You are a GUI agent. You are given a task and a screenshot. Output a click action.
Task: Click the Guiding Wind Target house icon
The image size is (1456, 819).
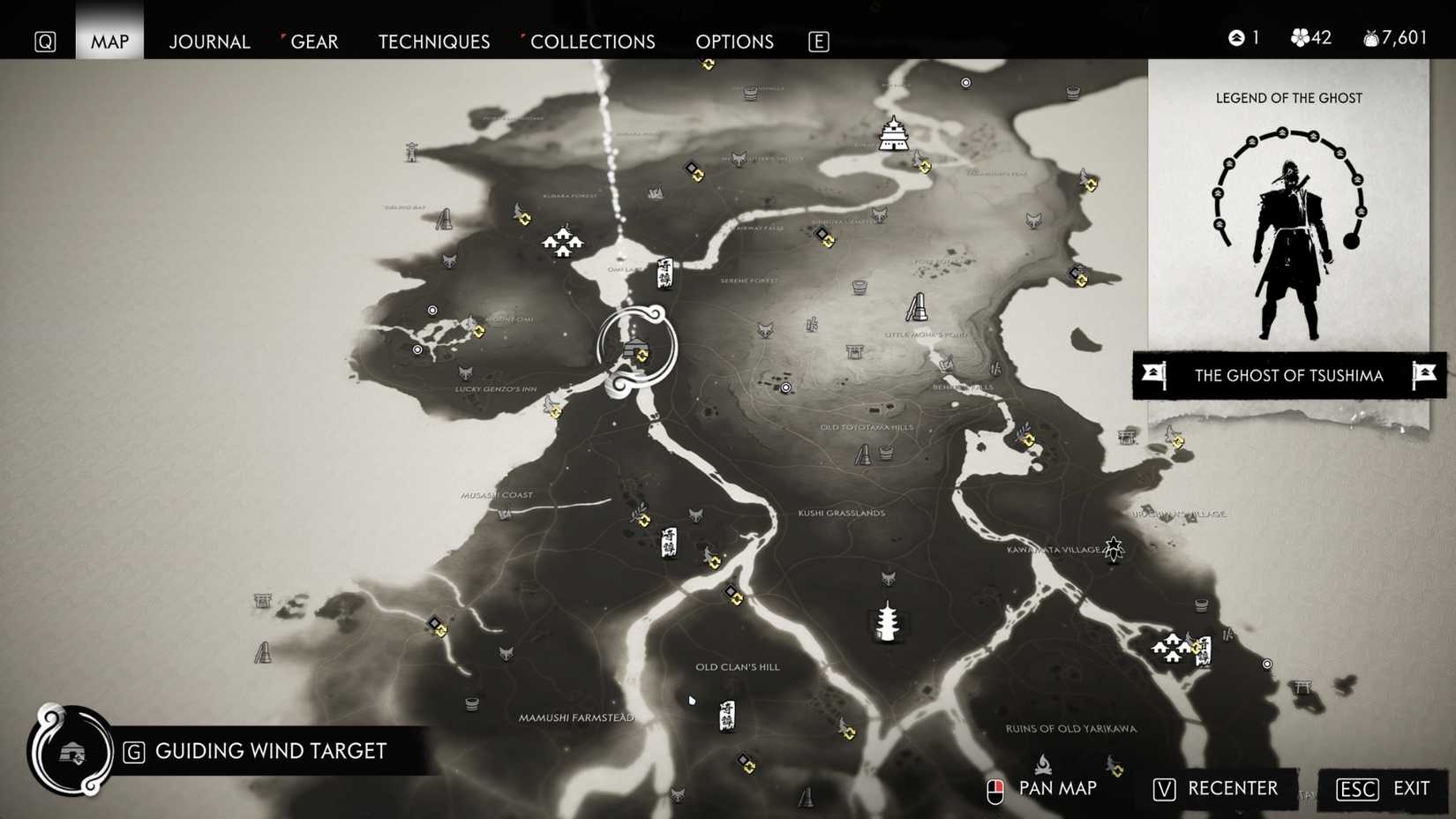73,752
